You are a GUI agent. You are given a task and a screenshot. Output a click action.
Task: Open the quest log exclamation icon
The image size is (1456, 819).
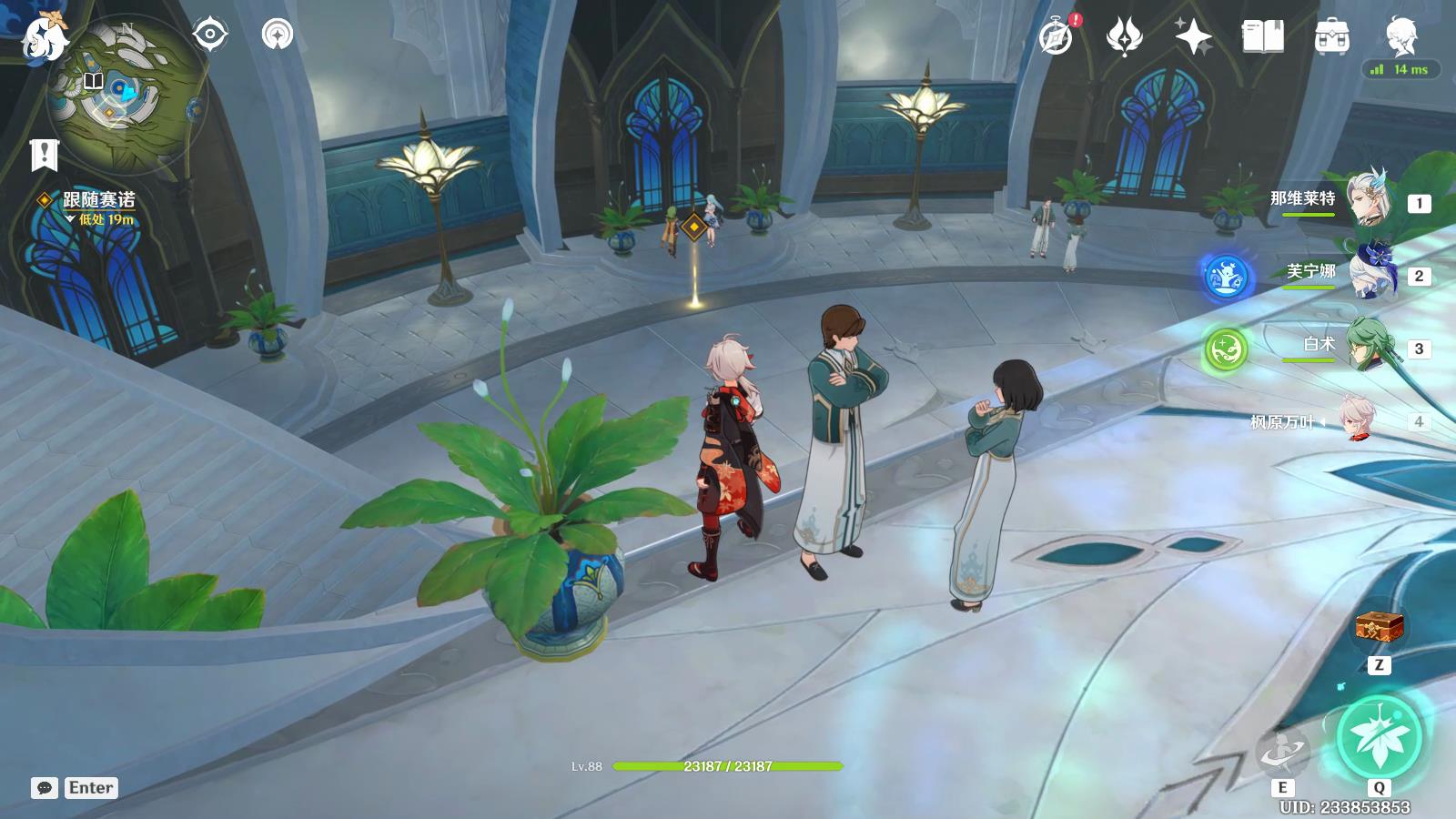tap(44, 155)
